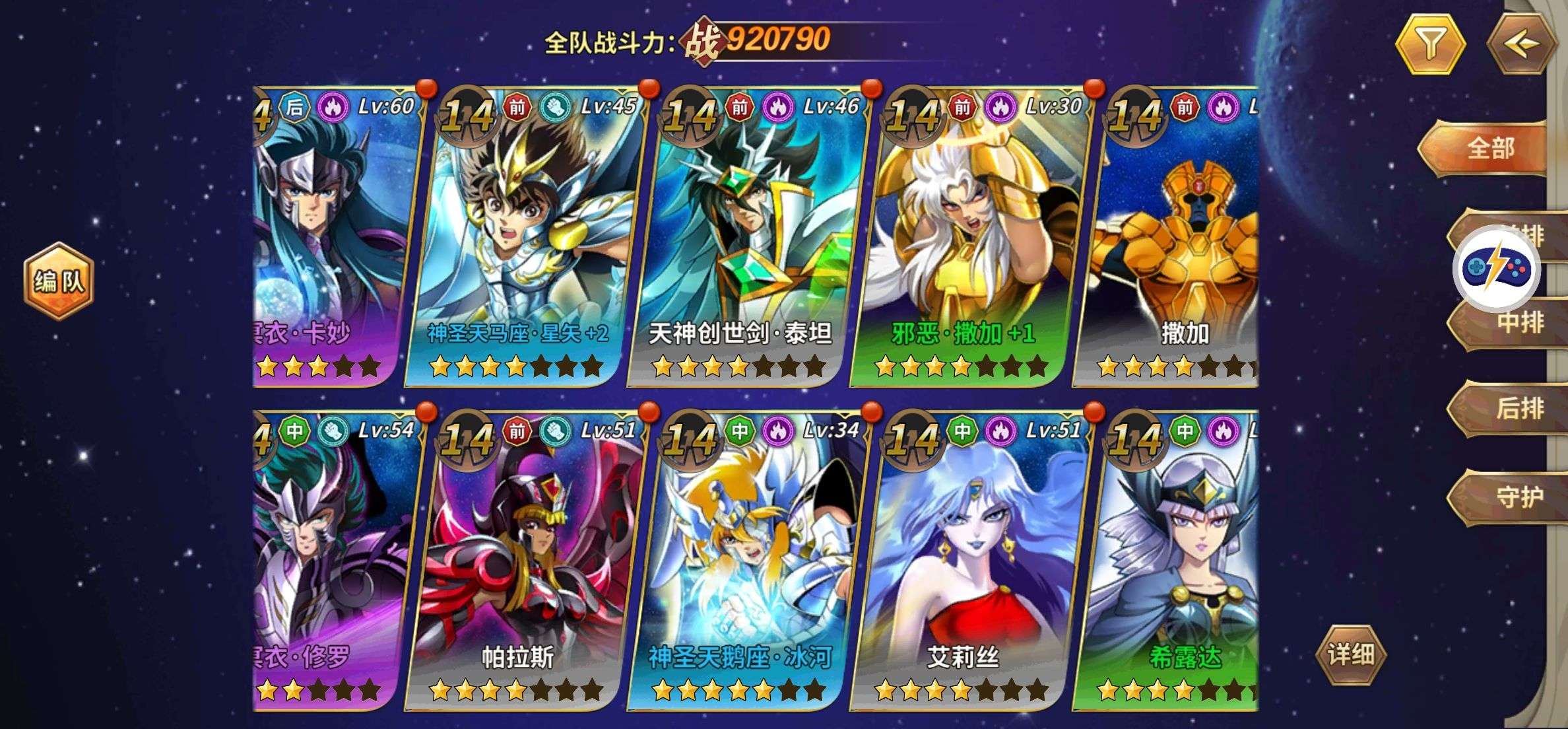Go back with the arrow button
This screenshot has width=1568, height=729.
pos(1521,44)
